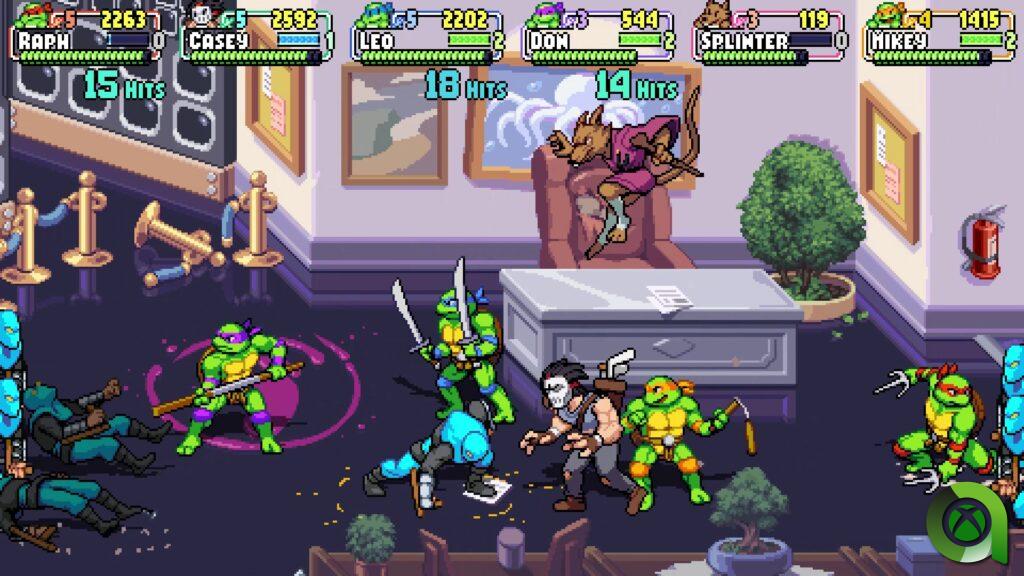Screen dimensions: 1024x576
Task: Choose Mikey's character portrait
Action: click(886, 14)
